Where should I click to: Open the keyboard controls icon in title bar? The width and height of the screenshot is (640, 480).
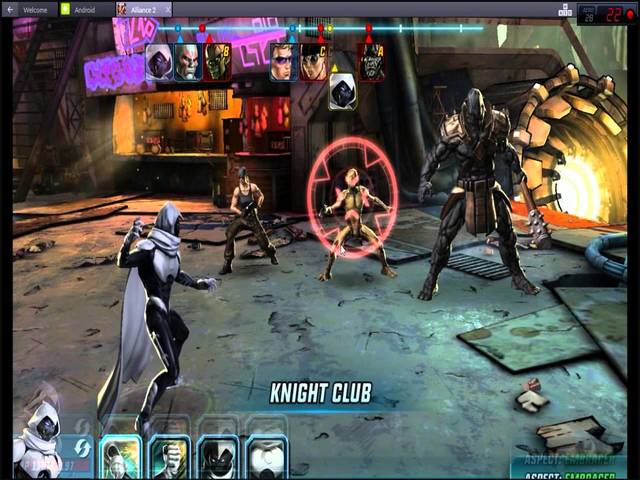tap(565, 10)
